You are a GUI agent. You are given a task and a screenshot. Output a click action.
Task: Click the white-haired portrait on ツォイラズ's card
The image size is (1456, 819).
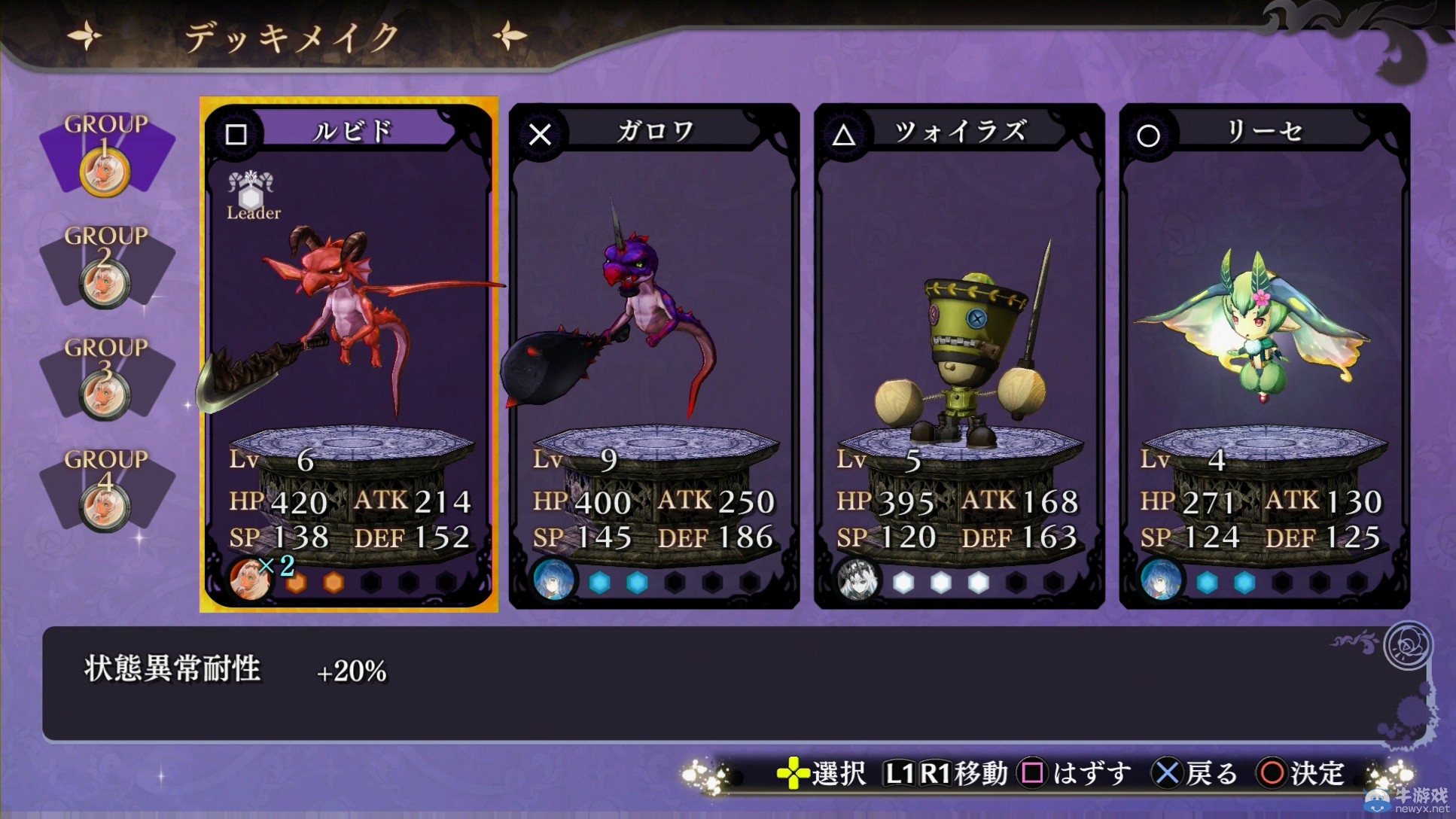(x=857, y=580)
